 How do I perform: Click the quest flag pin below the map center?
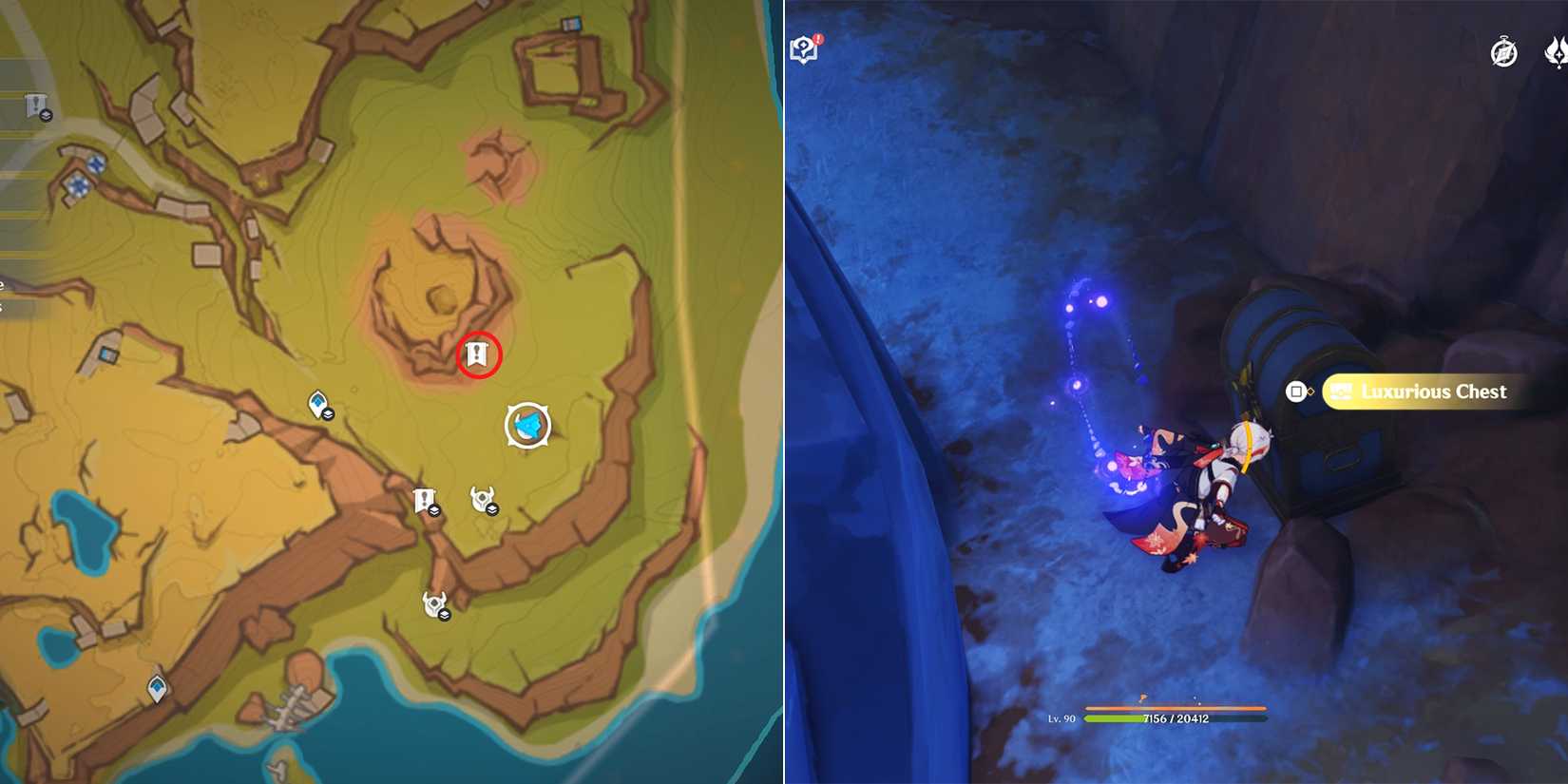[424, 496]
